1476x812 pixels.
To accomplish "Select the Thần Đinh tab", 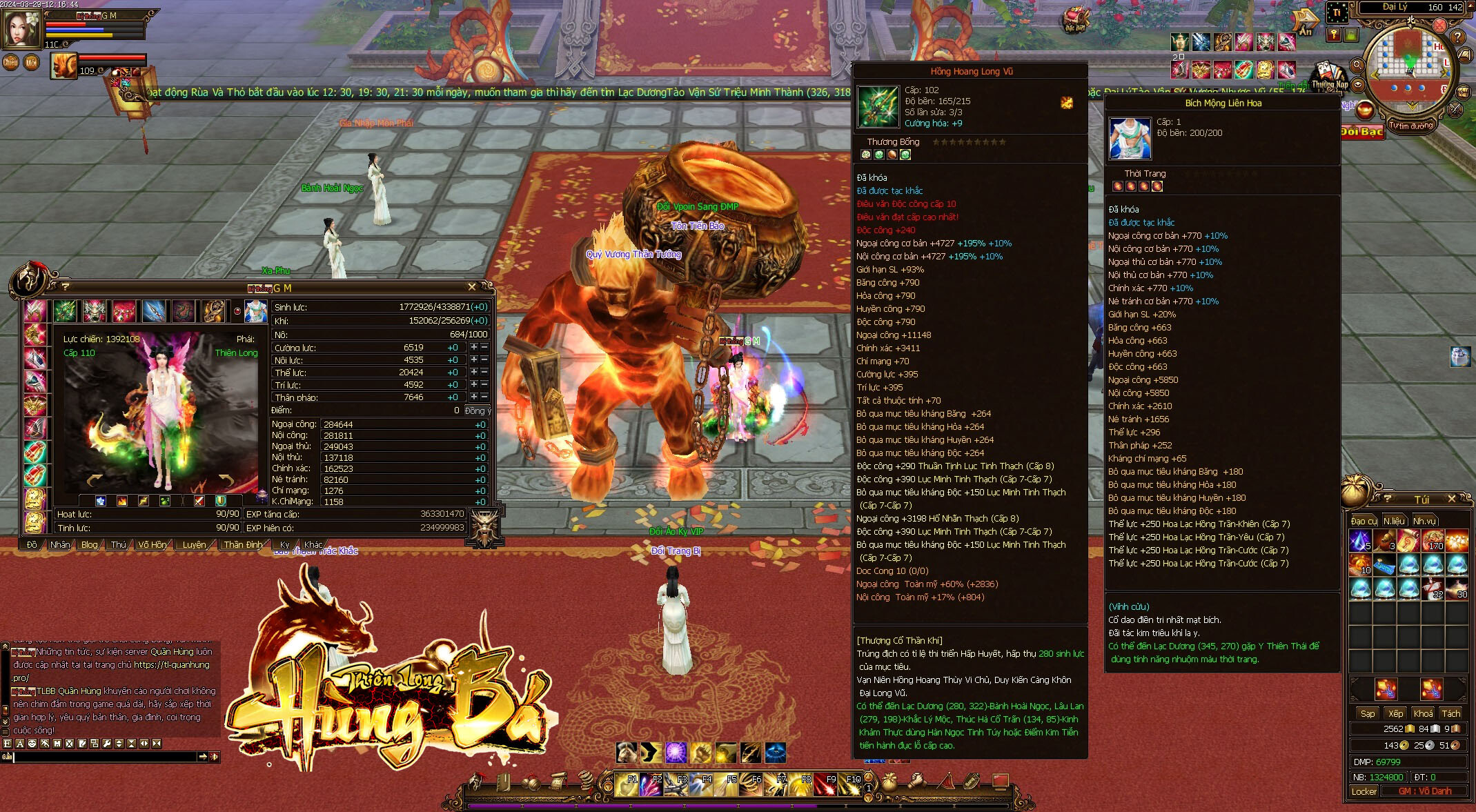I will tap(243, 544).
